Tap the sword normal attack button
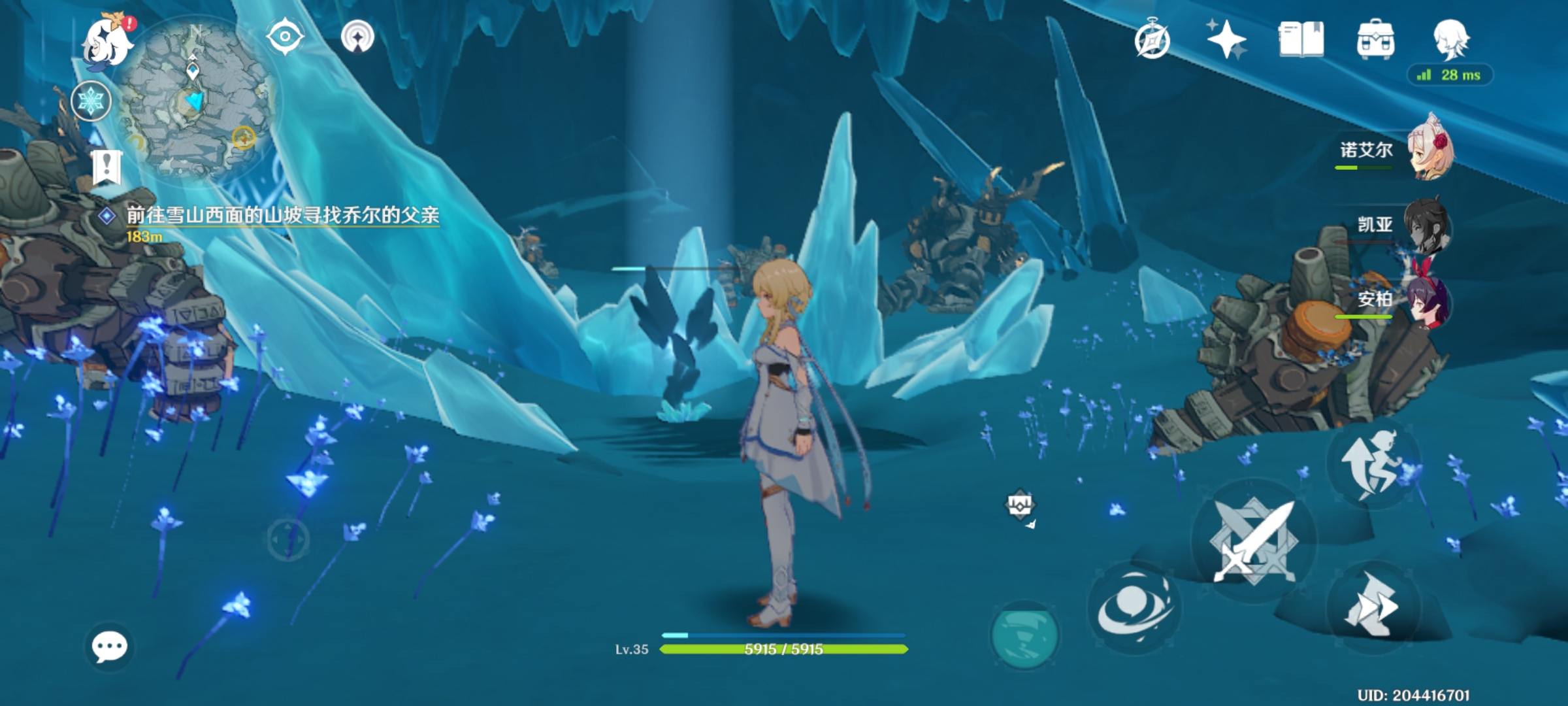1568x706 pixels. [x=1253, y=541]
